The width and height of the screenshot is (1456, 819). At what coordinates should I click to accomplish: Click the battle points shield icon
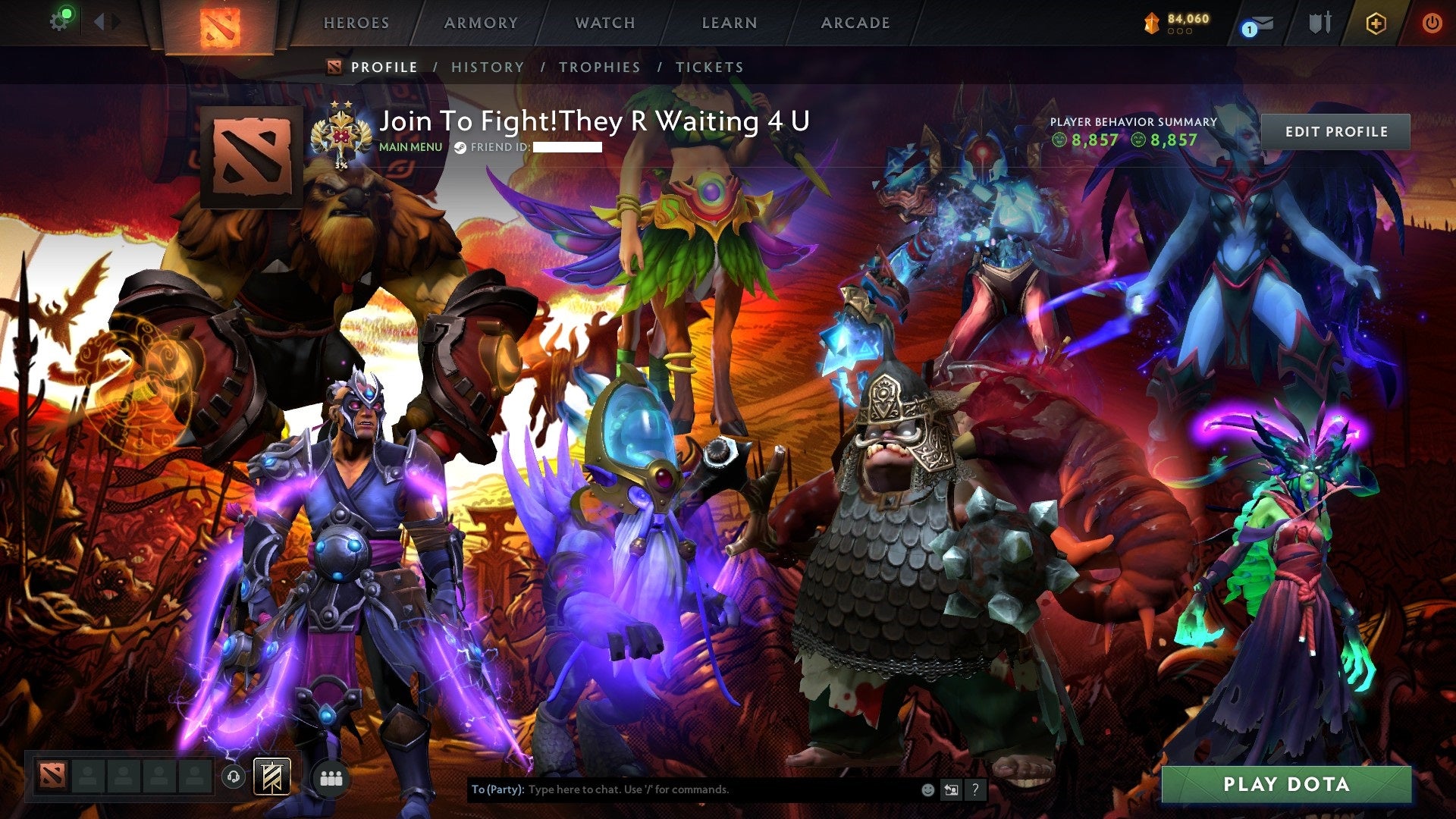[x=1150, y=23]
